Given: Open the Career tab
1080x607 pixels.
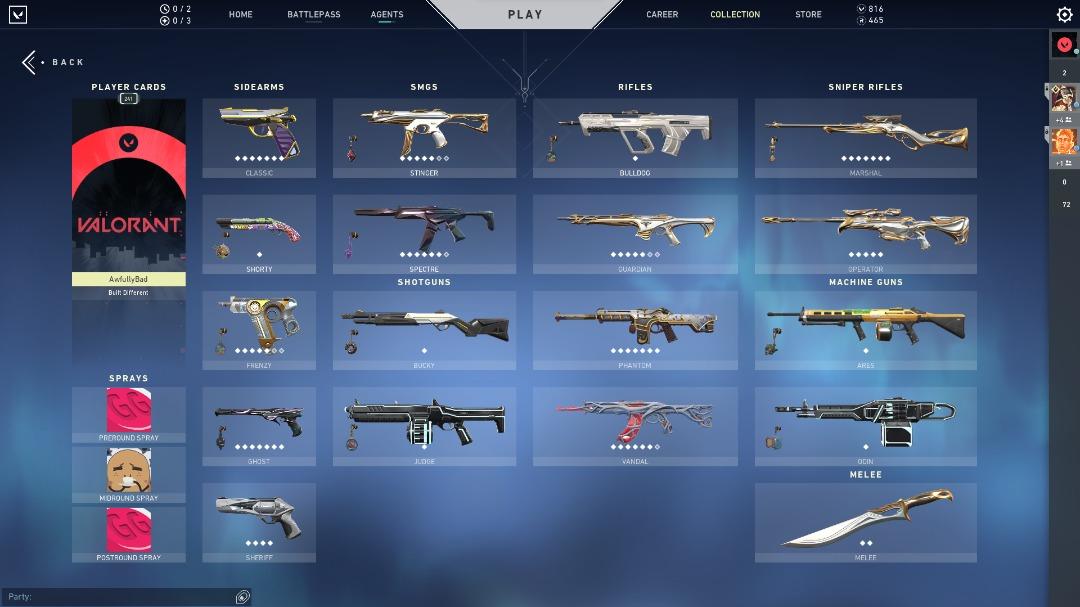Looking at the screenshot, I should (662, 15).
